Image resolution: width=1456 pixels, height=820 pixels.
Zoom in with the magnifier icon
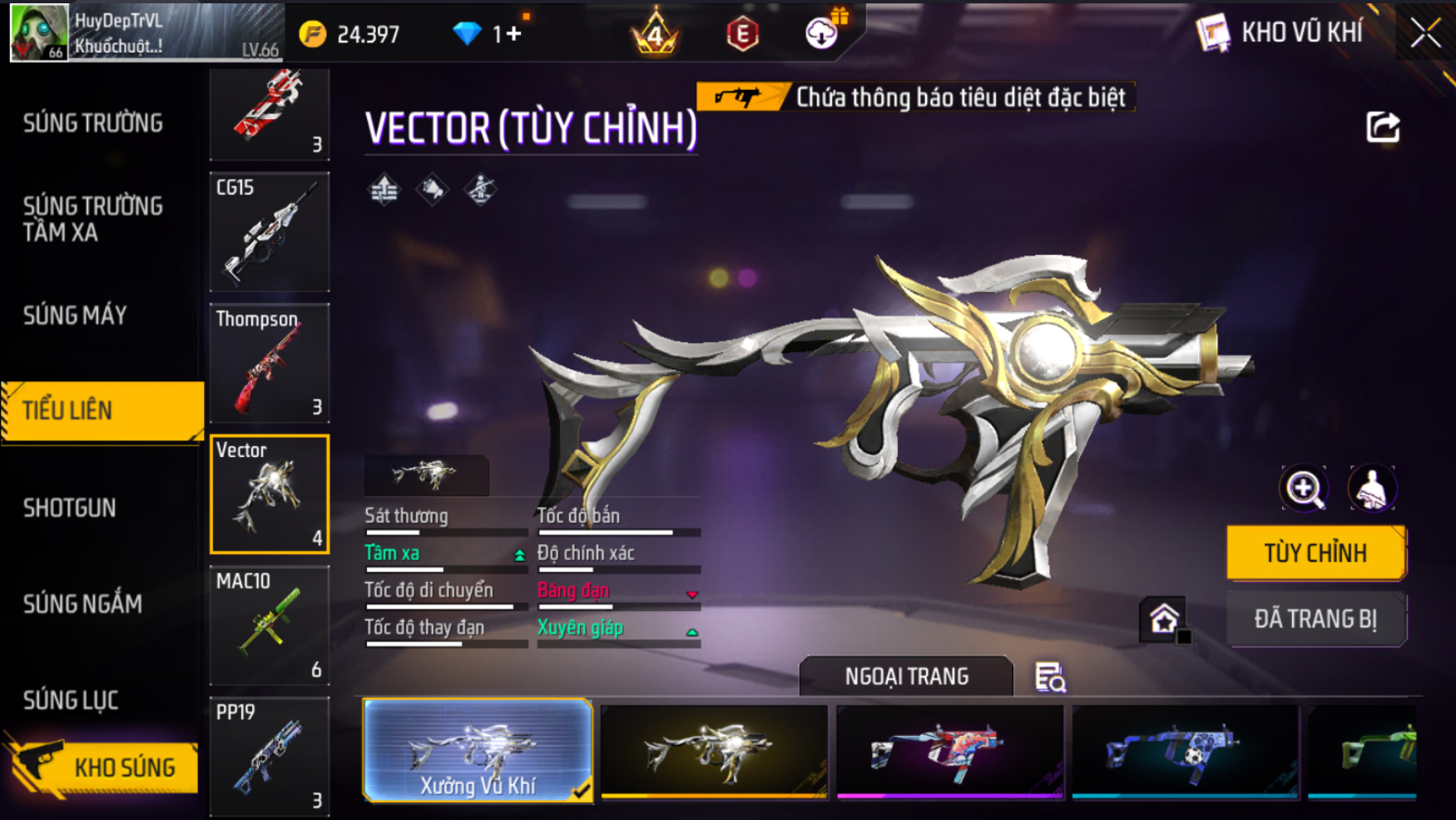(x=1304, y=489)
